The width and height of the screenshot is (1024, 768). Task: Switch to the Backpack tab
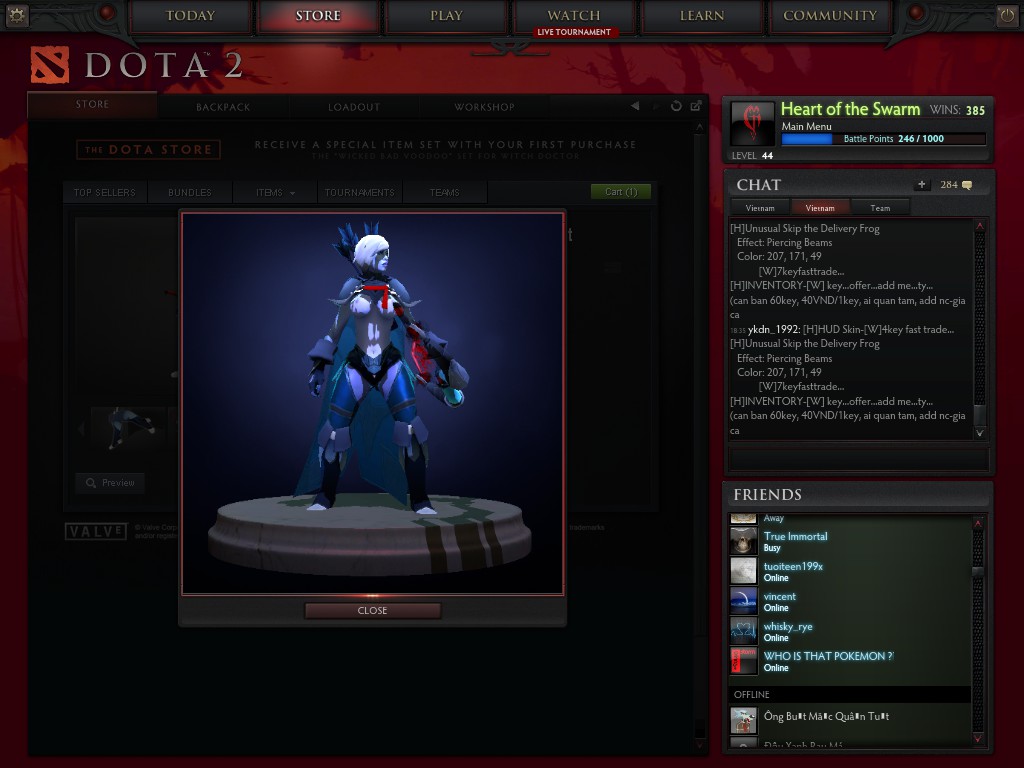pos(223,107)
